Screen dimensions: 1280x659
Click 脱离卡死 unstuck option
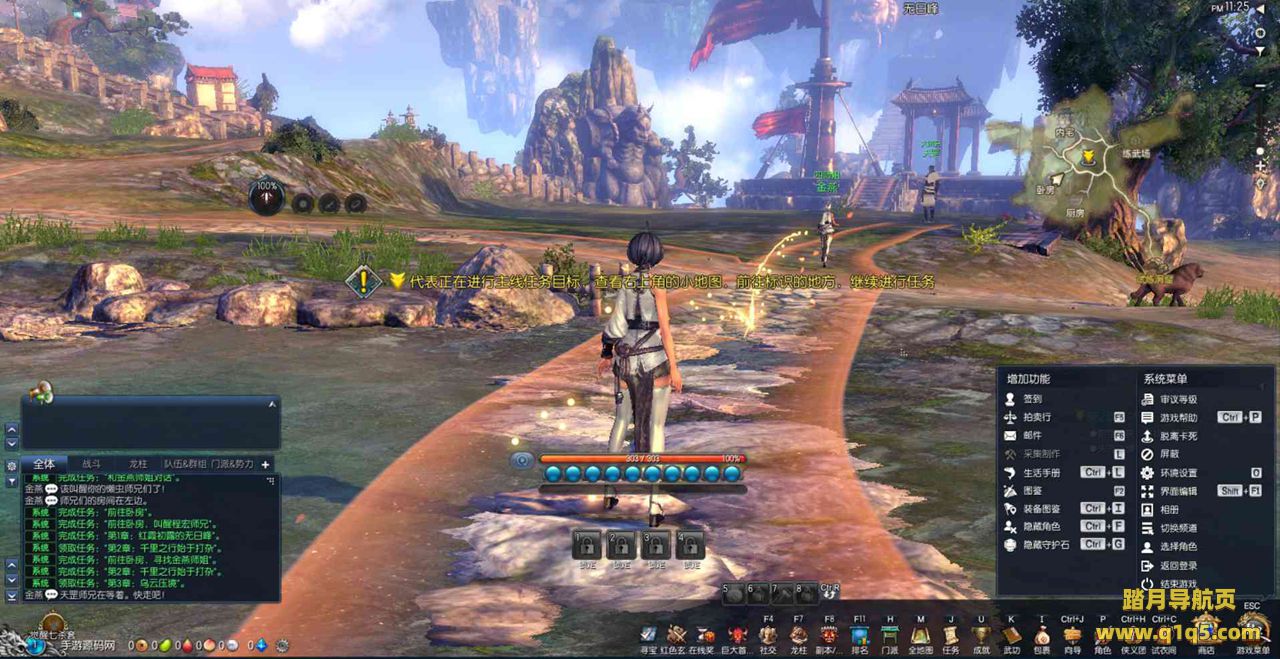[x=1178, y=436]
